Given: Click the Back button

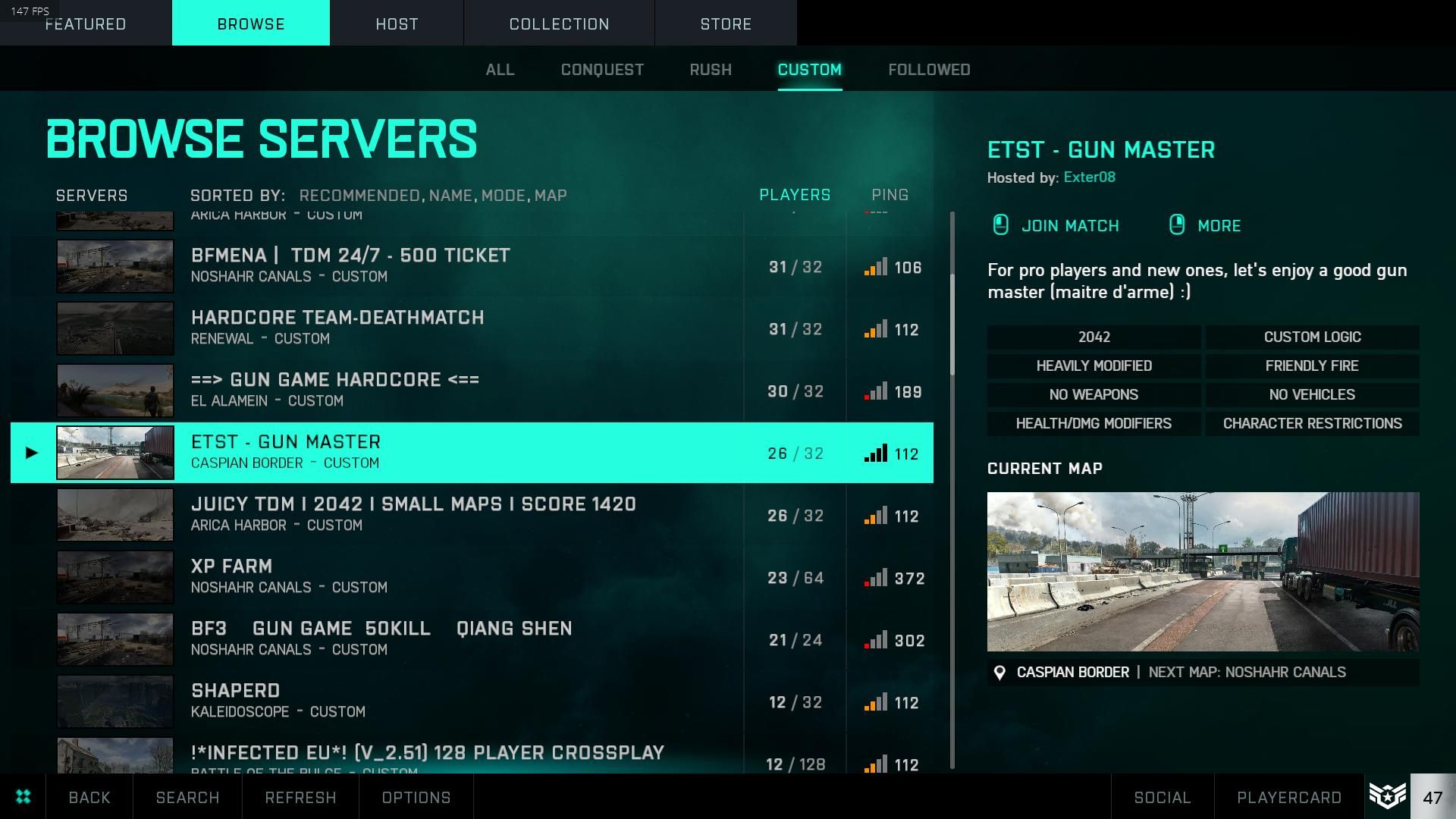Looking at the screenshot, I should tap(89, 798).
